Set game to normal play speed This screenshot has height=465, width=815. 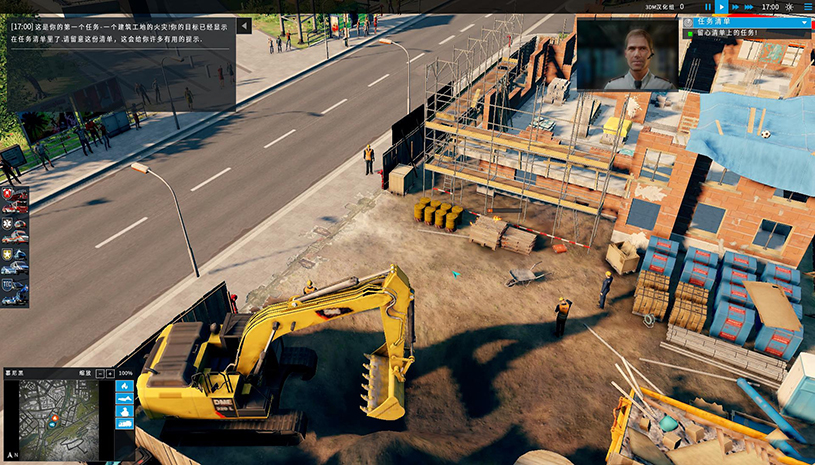(x=721, y=7)
